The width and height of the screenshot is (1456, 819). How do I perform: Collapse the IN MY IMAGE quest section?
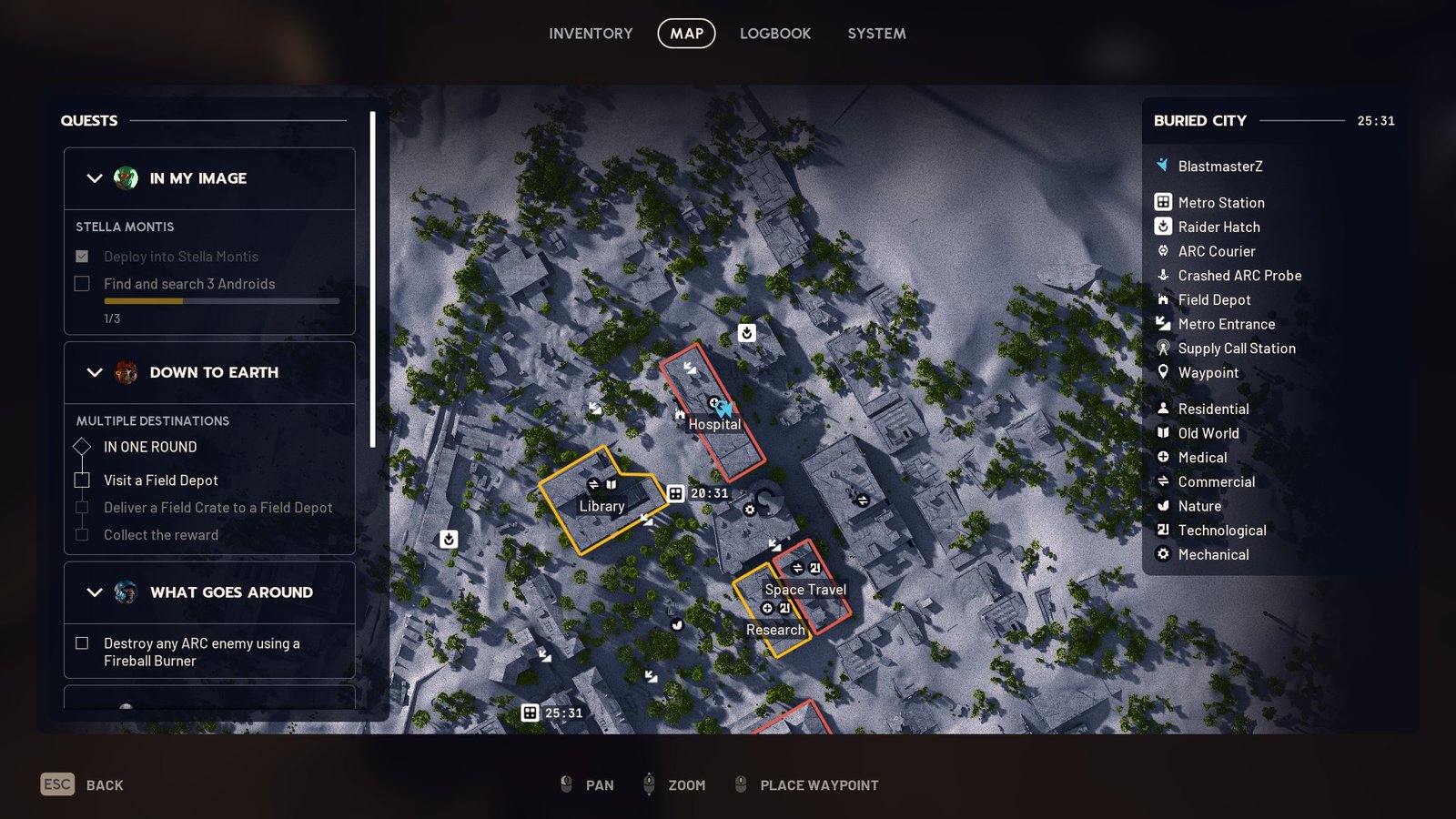(93, 178)
